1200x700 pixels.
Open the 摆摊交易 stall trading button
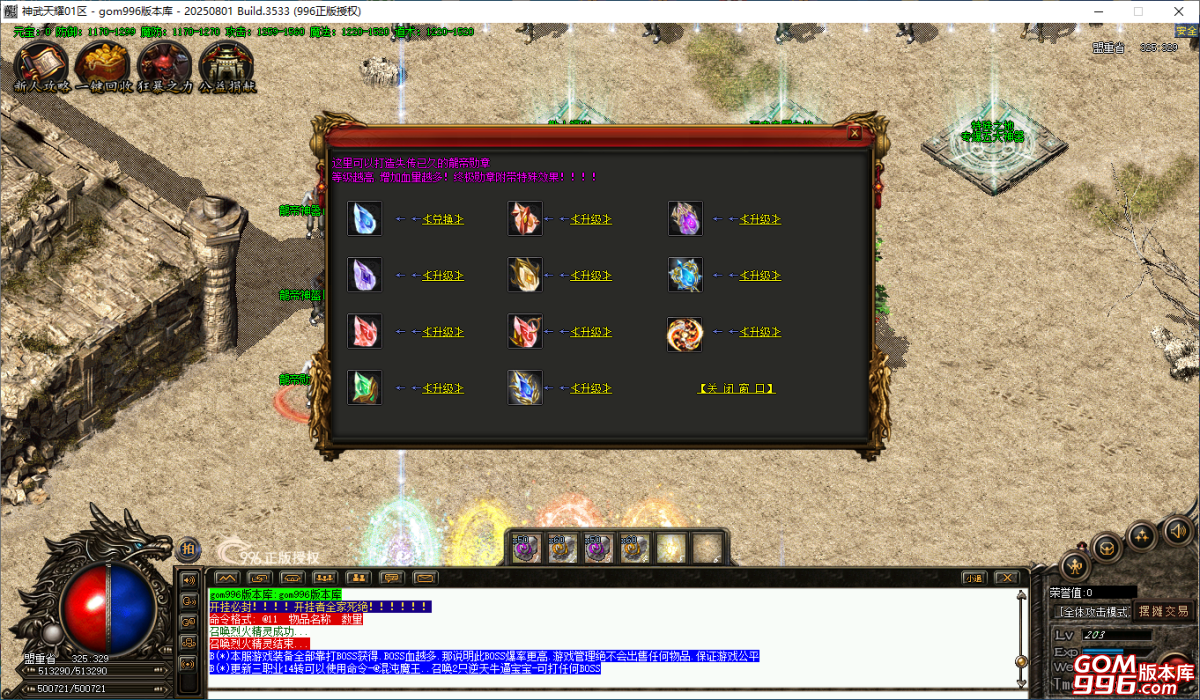[1163, 611]
